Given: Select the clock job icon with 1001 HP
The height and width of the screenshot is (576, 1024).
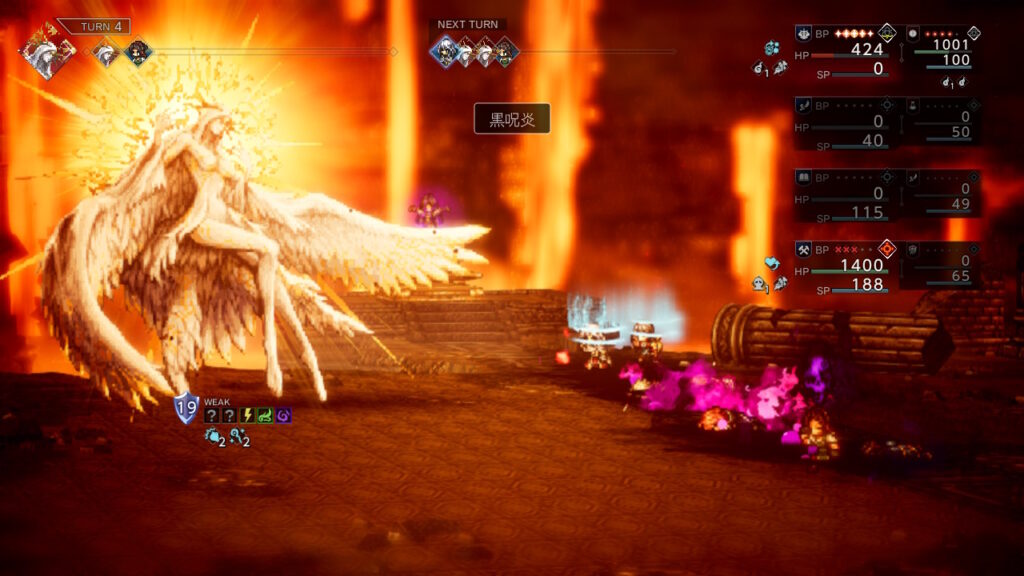Looking at the screenshot, I should [912, 33].
